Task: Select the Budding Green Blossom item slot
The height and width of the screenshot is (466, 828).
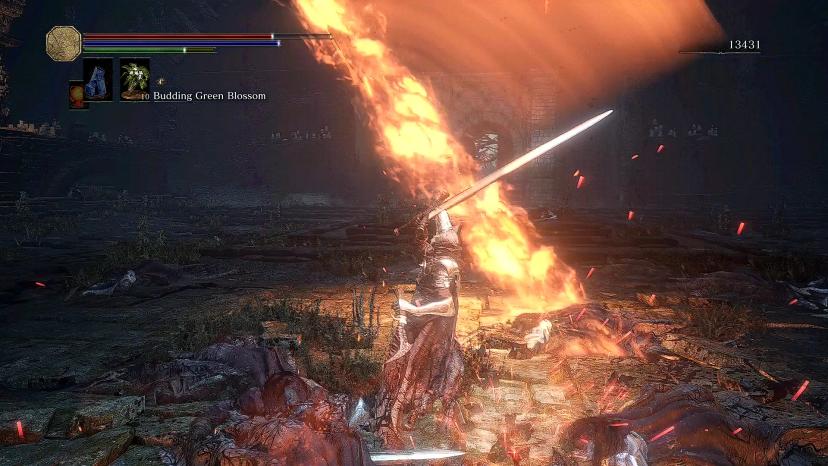Action: pos(134,80)
